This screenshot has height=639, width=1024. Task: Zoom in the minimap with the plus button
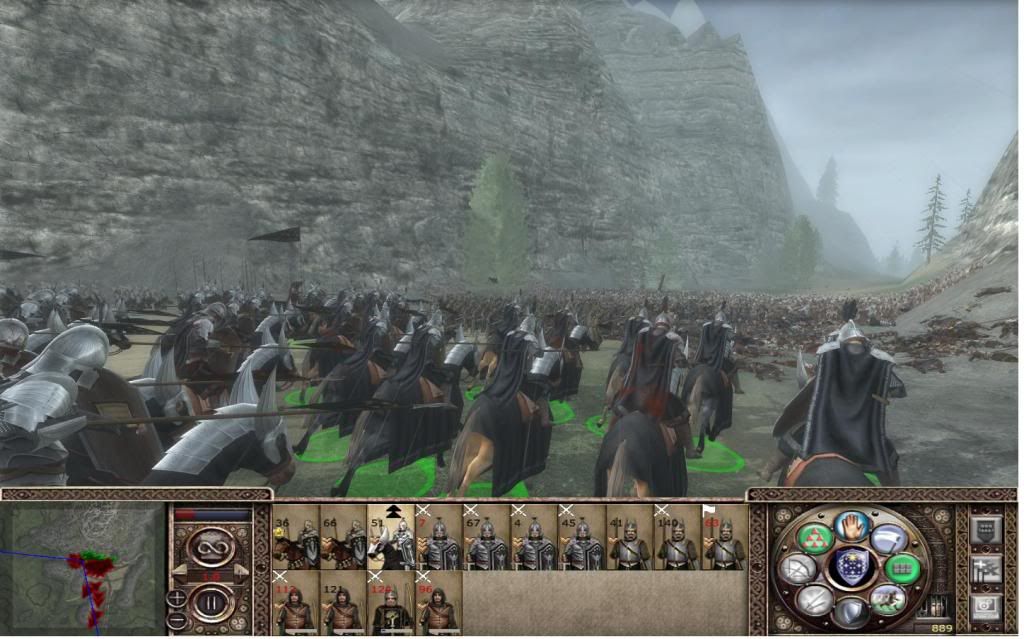(x=177, y=598)
